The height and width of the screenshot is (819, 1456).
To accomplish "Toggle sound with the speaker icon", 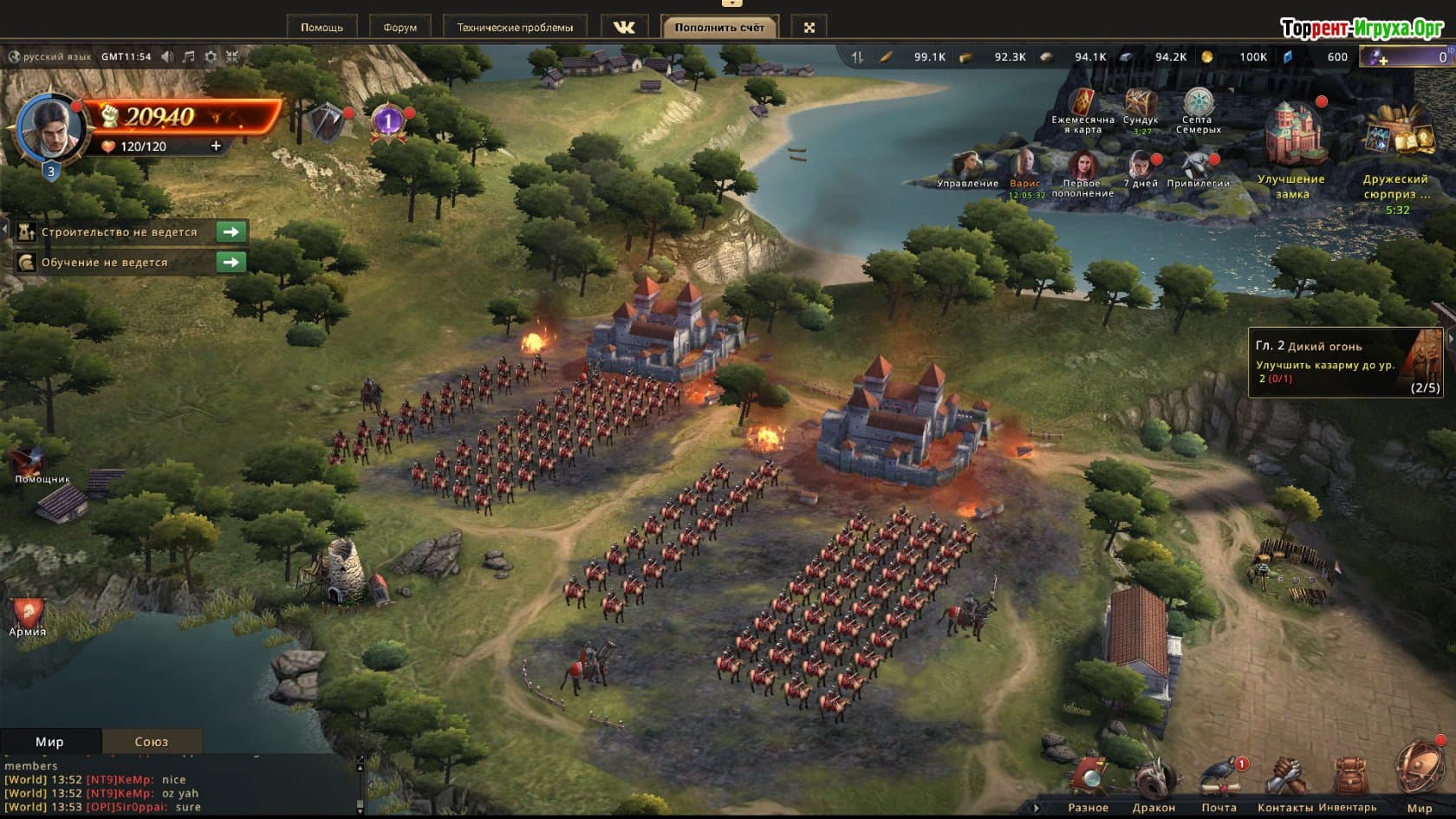I will click(167, 56).
